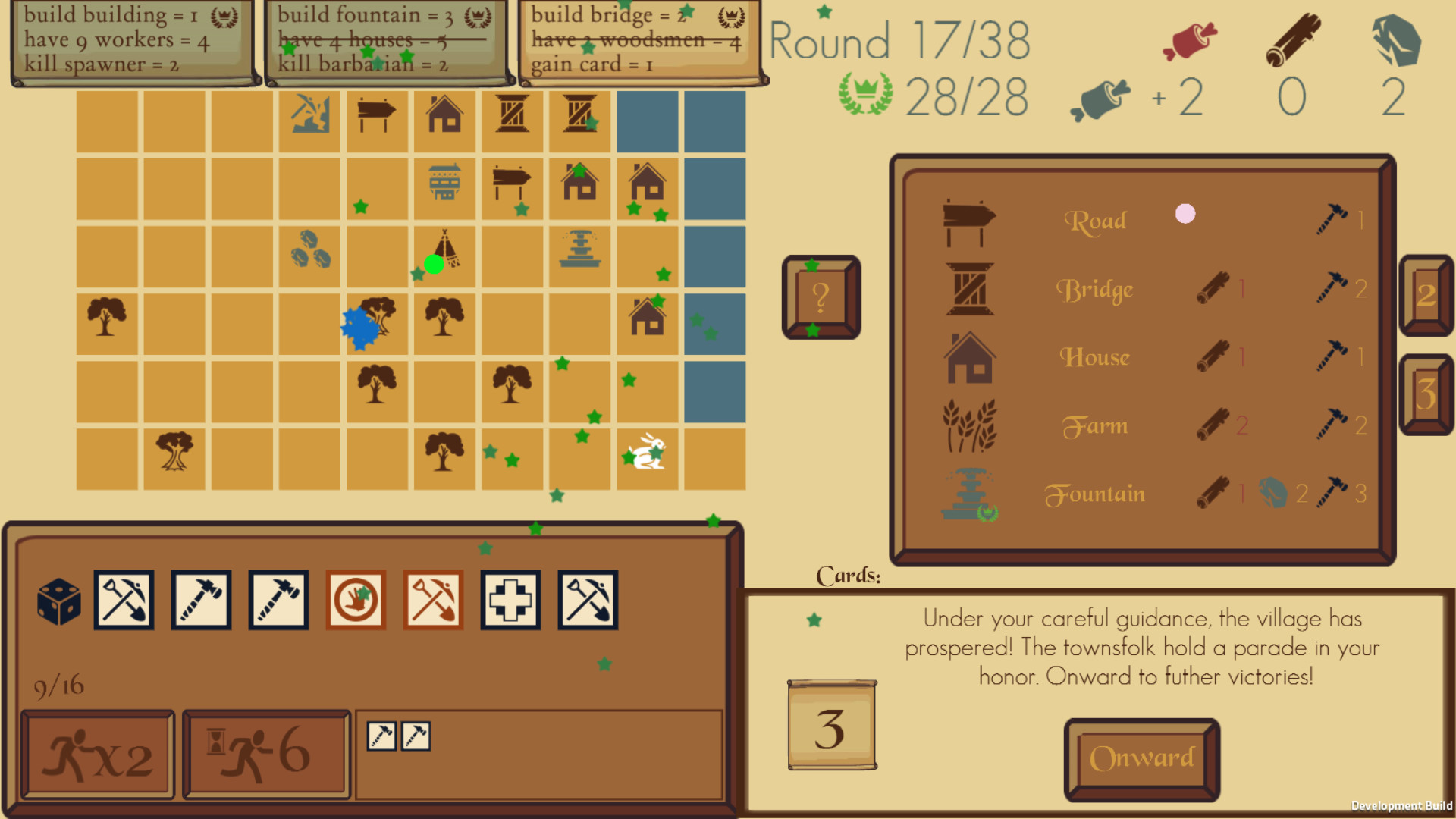Choose the hammer tool in the toolbar
Image resolution: width=1456 pixels, height=819 pixels.
(200, 599)
